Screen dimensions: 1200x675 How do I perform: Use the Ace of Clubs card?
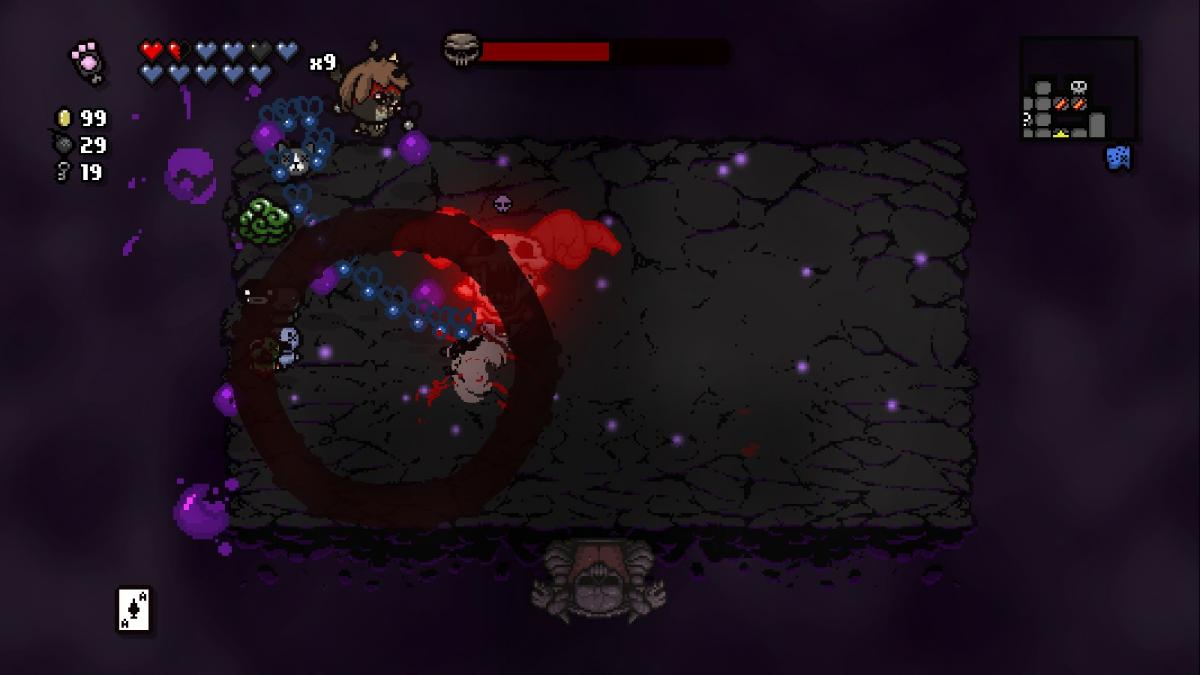point(134,609)
